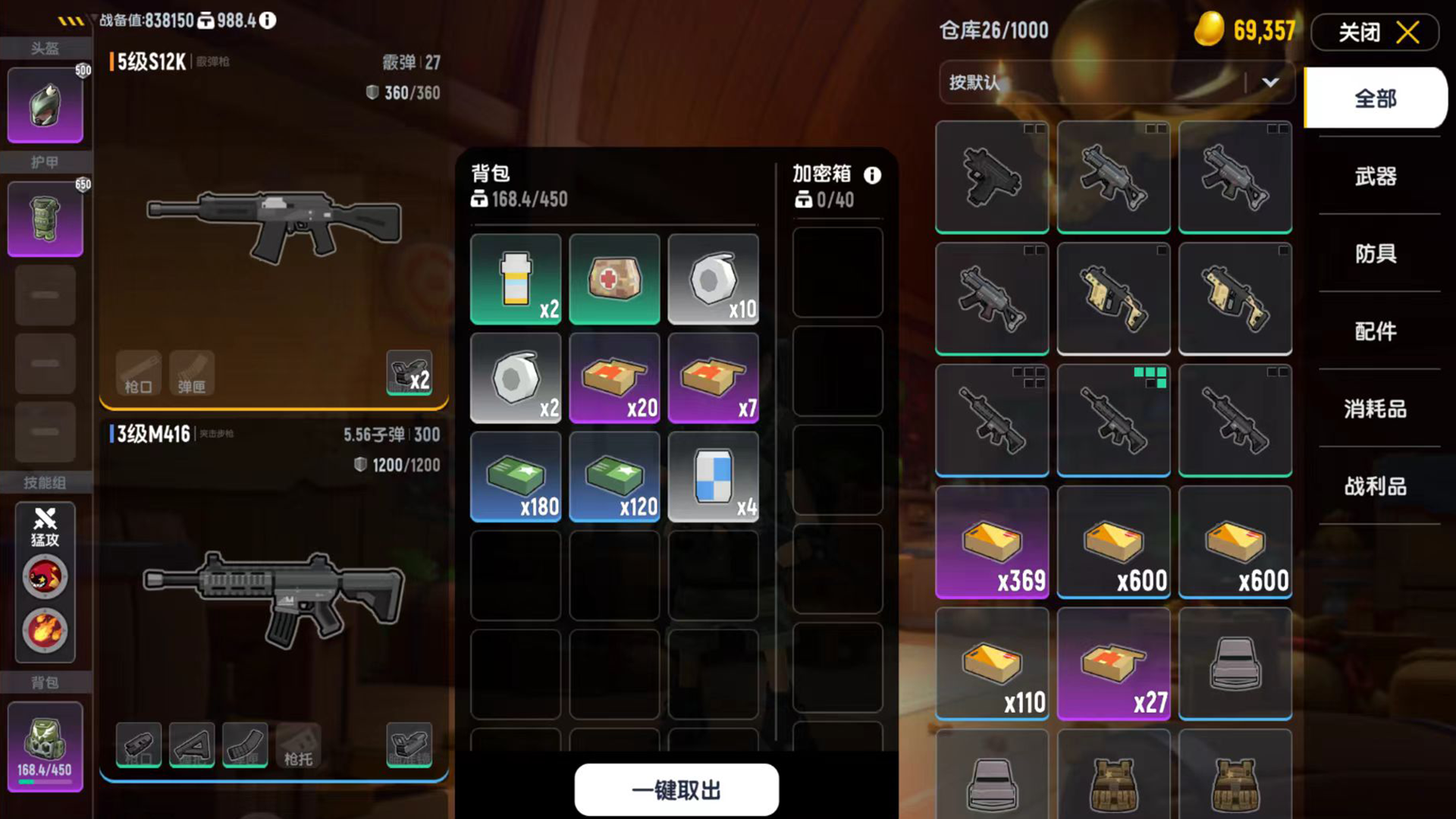This screenshot has width=1456, height=819.
Task: Click the M416 muzzle attachment icon
Action: [139, 745]
